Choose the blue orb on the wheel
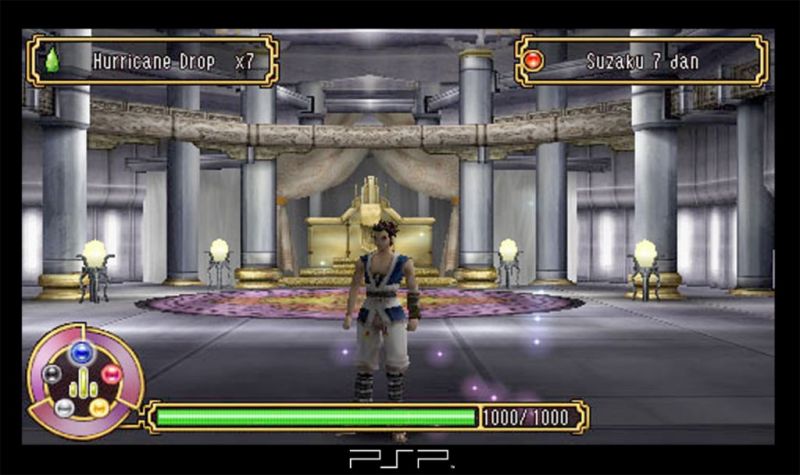The height and width of the screenshot is (475, 800). [82, 350]
